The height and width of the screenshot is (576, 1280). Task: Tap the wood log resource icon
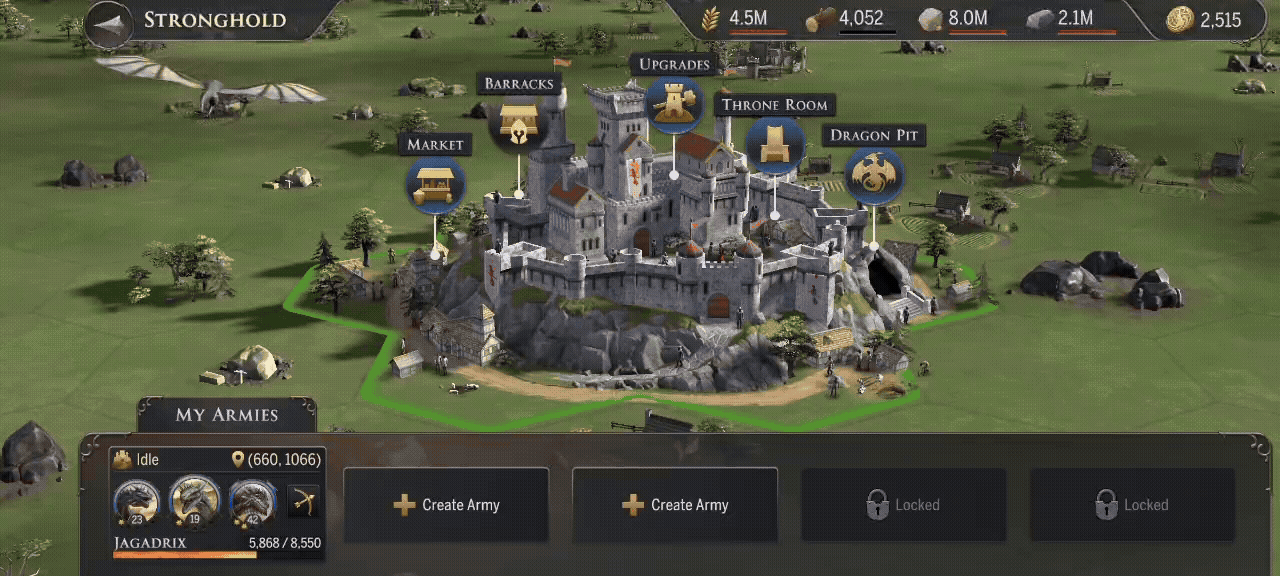[820, 19]
